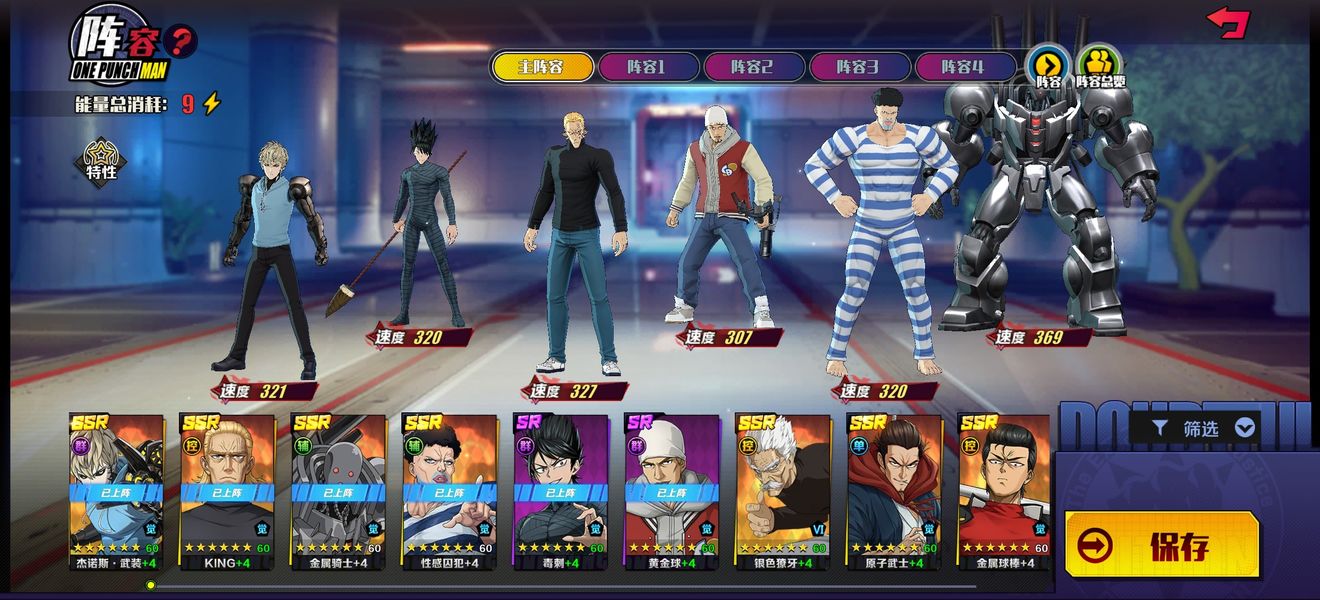Select the 阵容1 tab
The width and height of the screenshot is (1320, 600).
(646, 67)
